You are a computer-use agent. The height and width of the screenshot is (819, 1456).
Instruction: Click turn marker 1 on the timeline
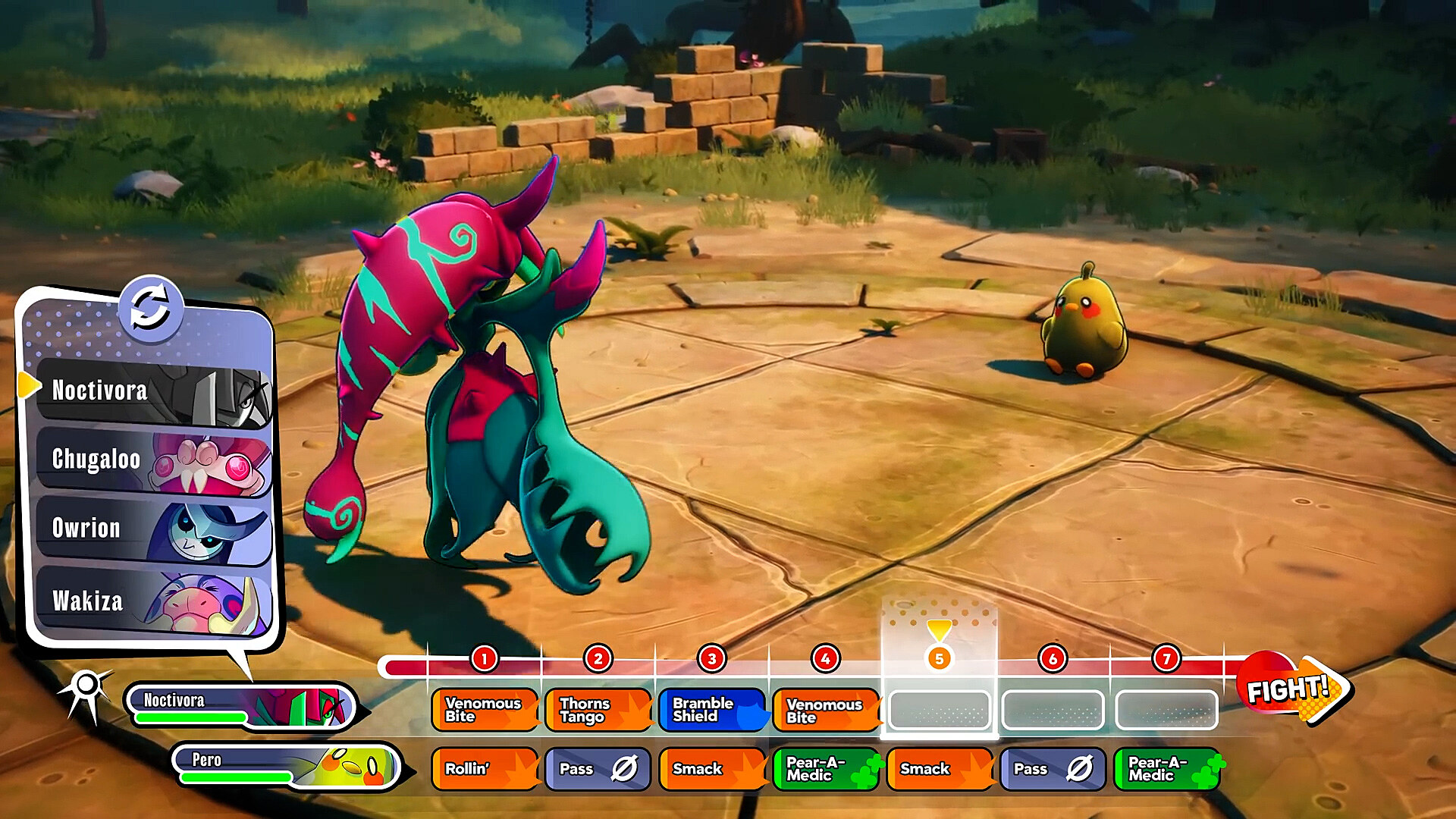pyautogui.click(x=484, y=658)
